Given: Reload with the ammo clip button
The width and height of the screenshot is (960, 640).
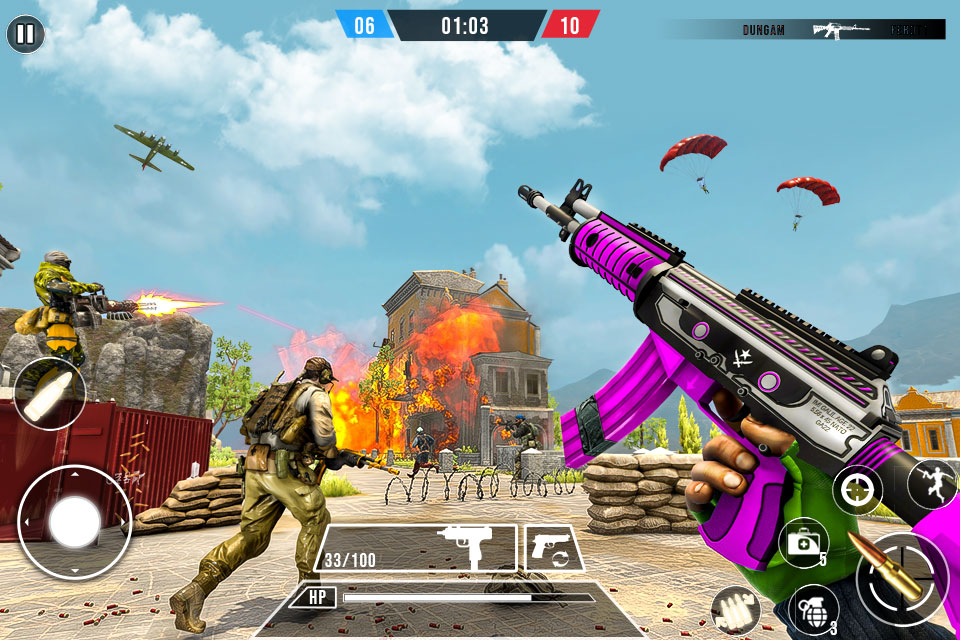Looking at the screenshot, I should click(735, 610).
